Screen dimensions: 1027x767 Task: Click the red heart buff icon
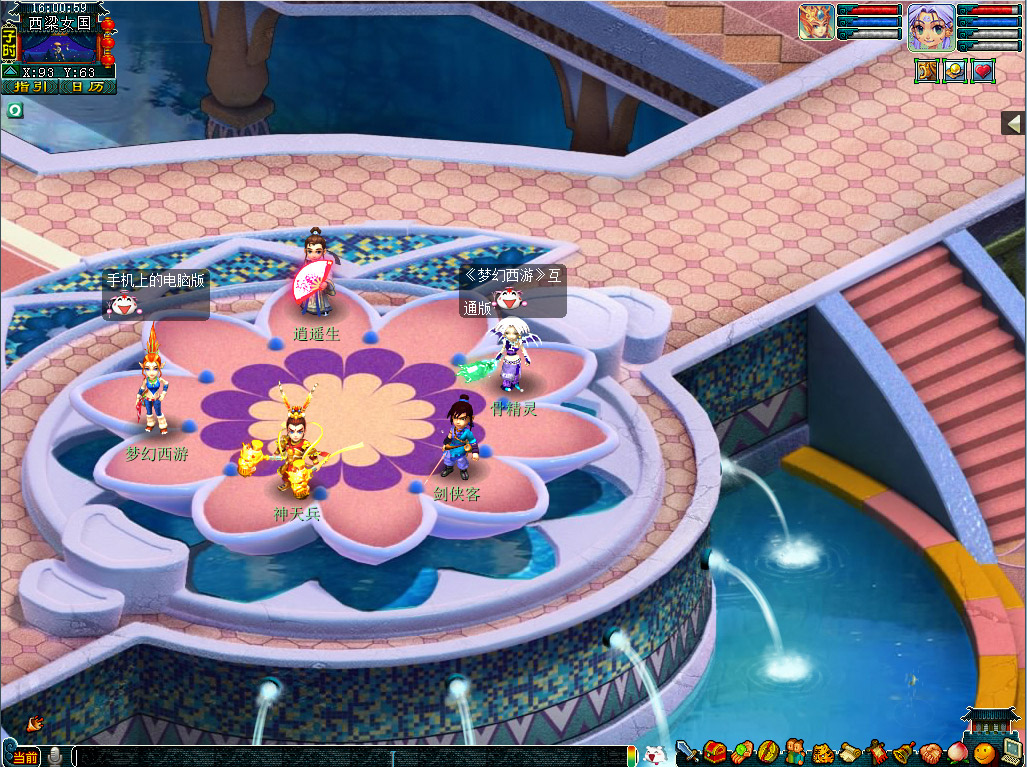click(x=983, y=71)
